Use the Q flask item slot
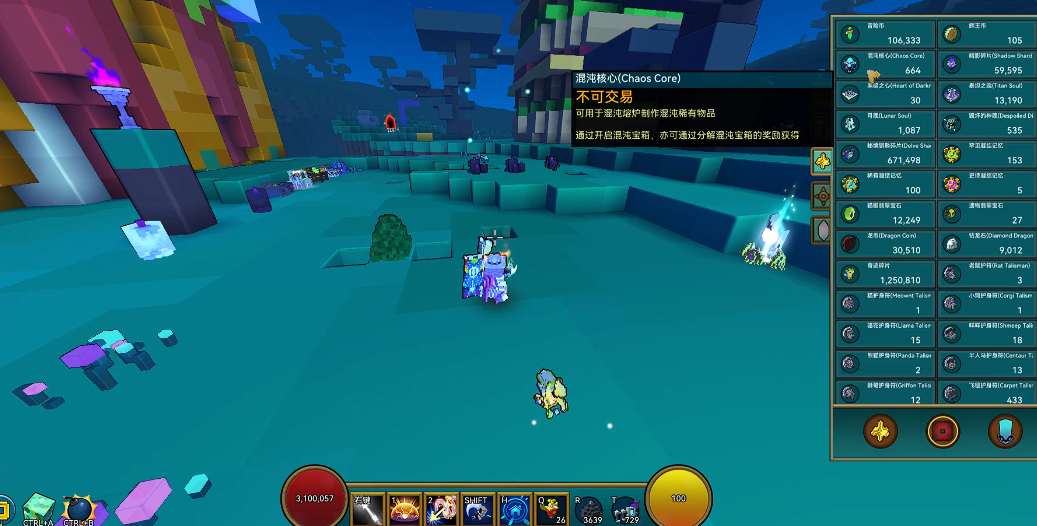This screenshot has width=1037, height=526. tap(550, 510)
